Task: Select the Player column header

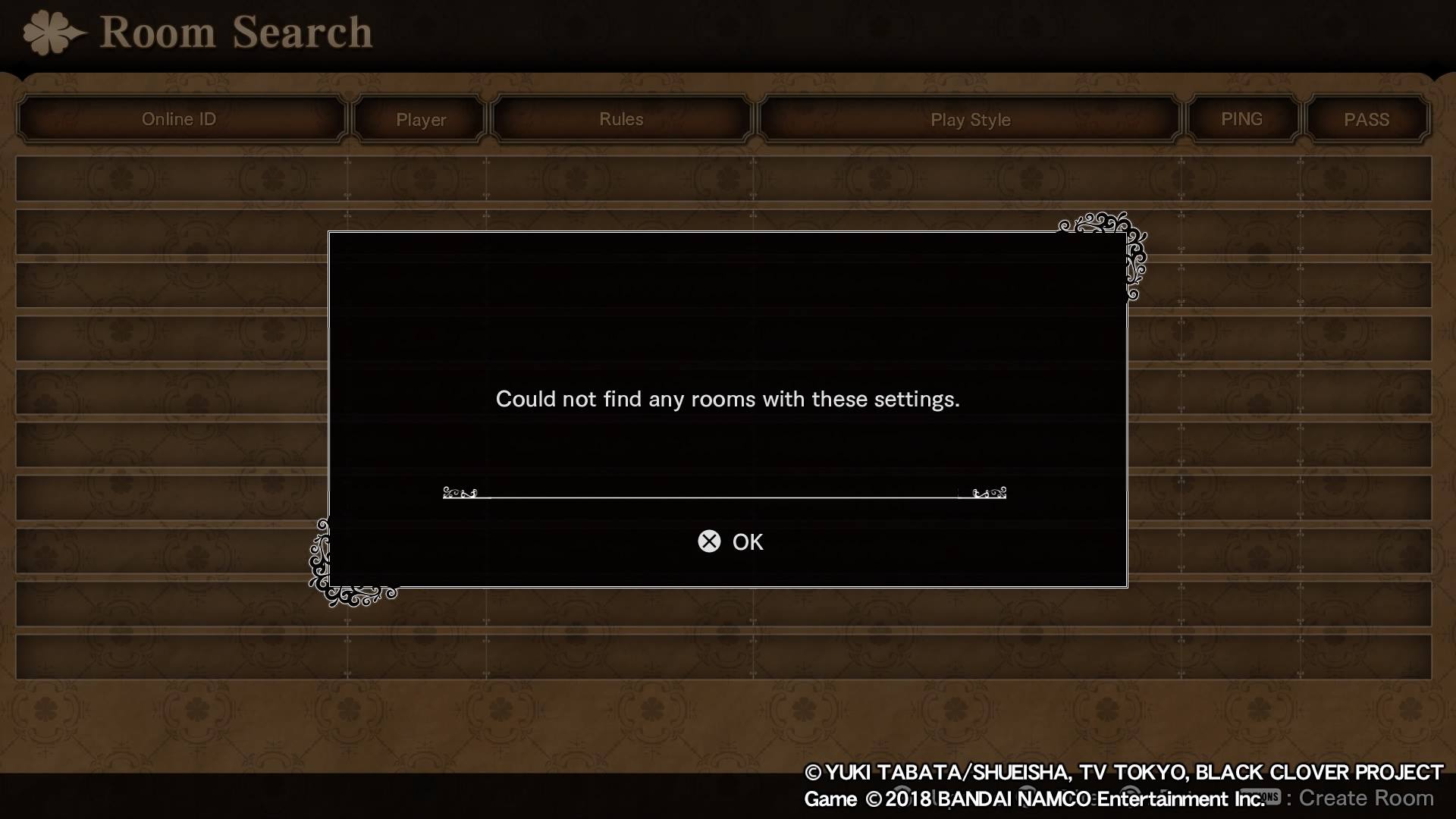Action: tap(421, 120)
